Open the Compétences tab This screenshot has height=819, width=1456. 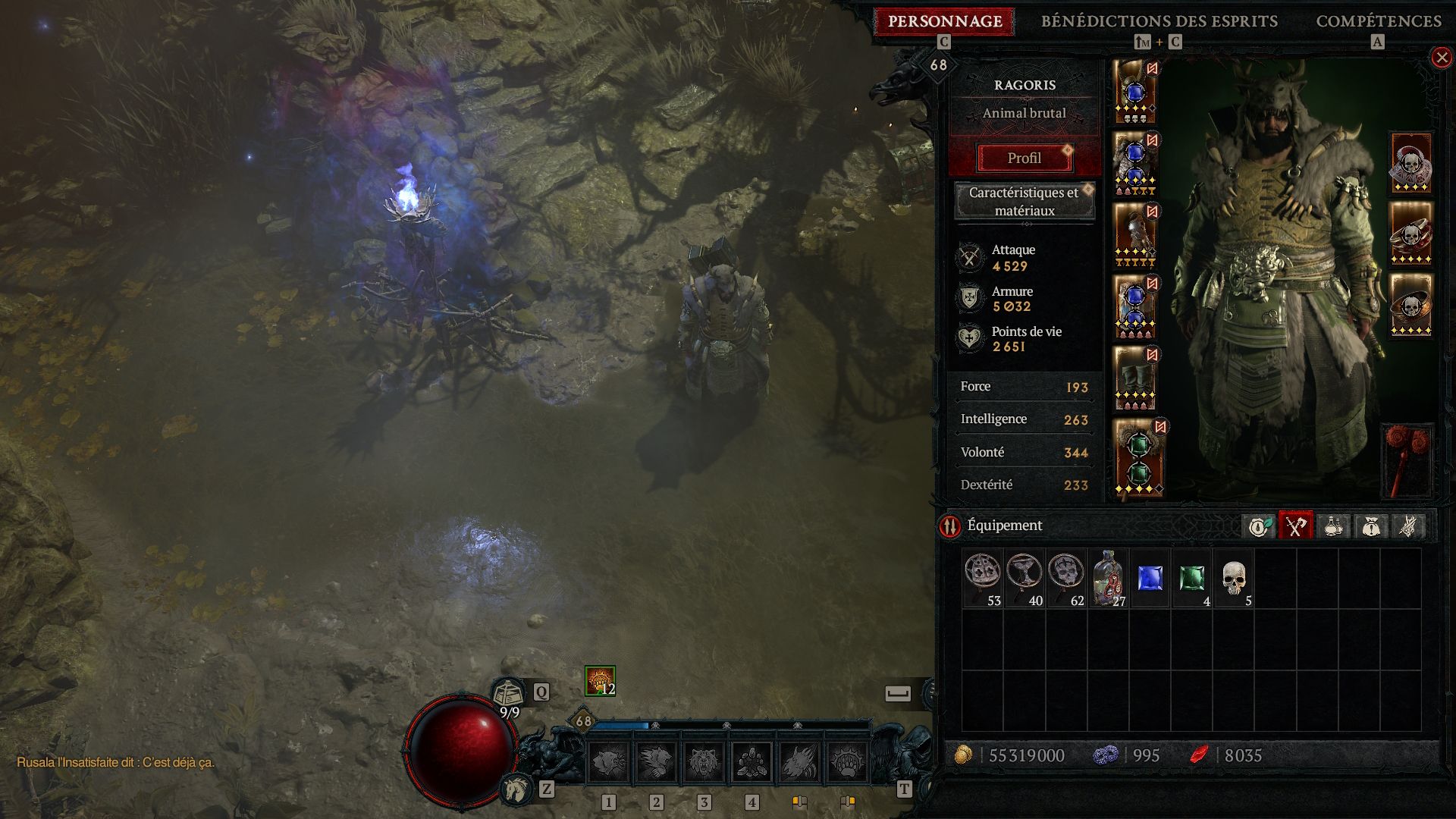coord(1378,21)
